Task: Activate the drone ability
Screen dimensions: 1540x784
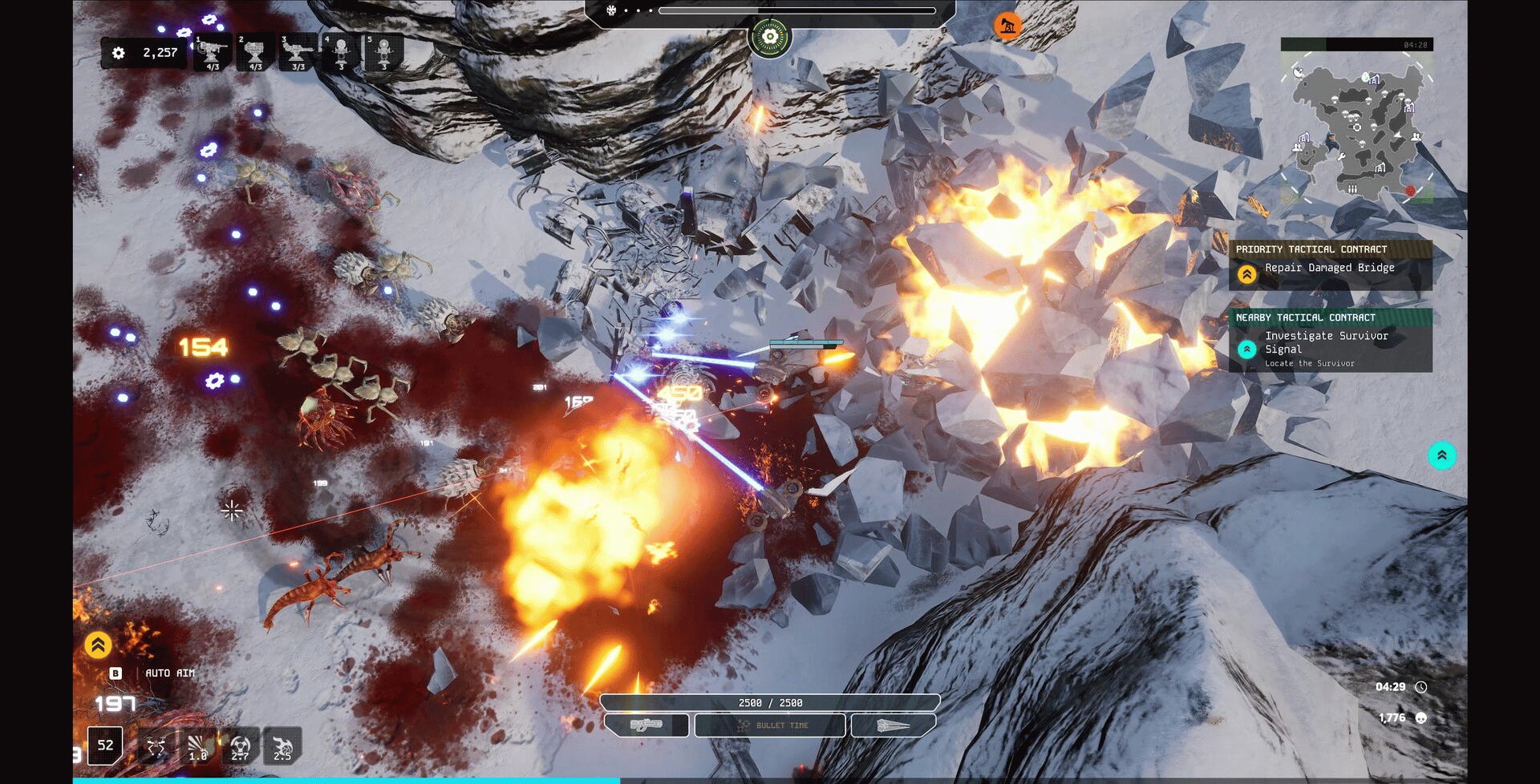Action: (156, 746)
